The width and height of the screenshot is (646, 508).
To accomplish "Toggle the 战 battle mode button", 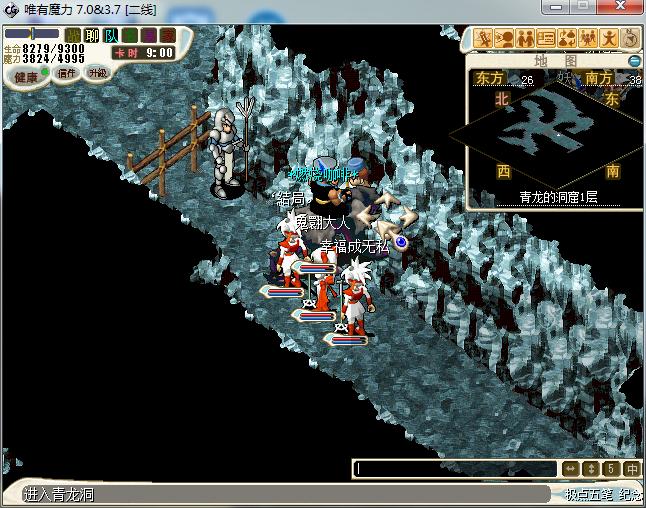I will click(73, 35).
